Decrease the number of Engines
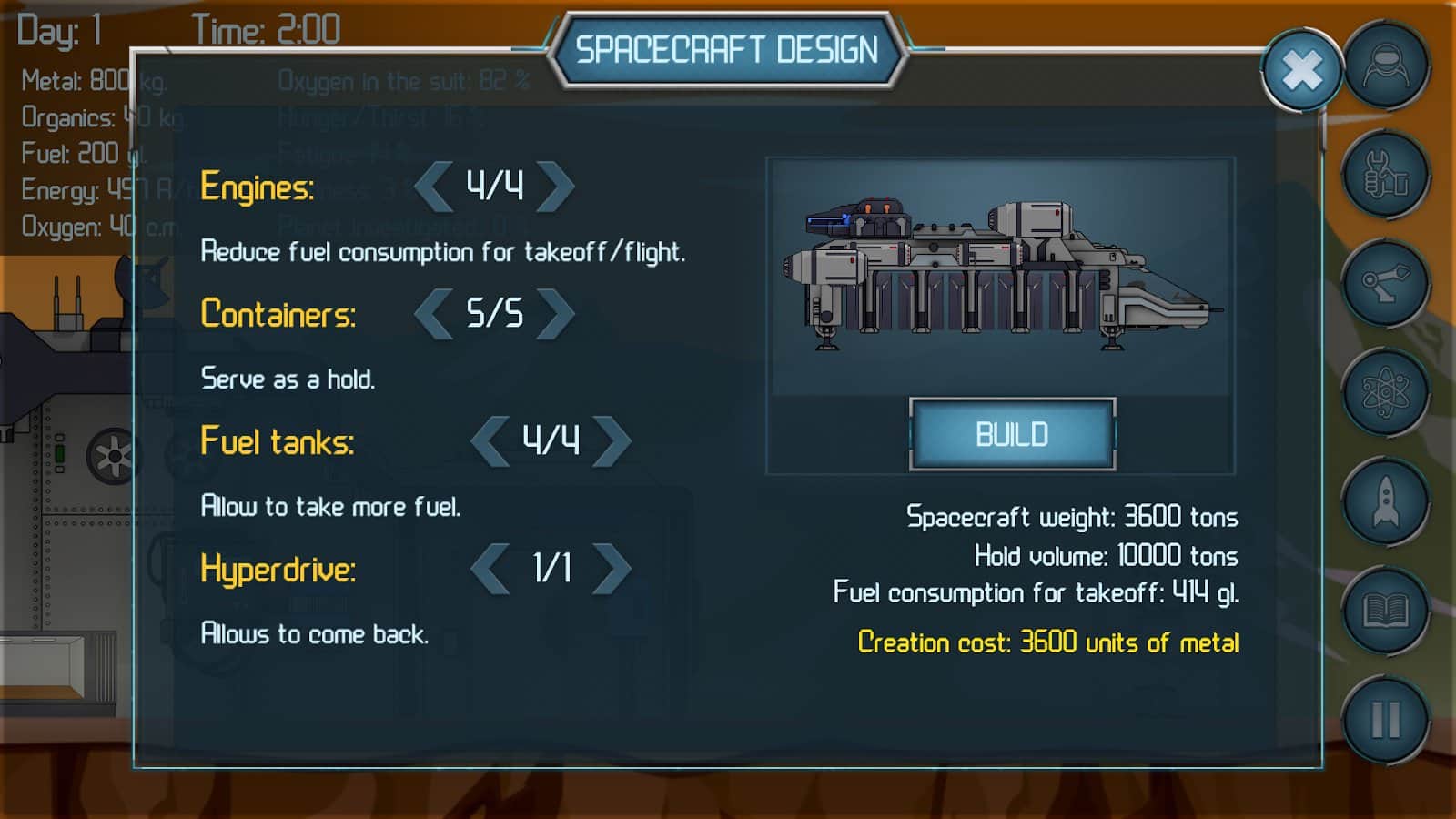Viewport: 1456px width, 819px height. (x=434, y=187)
